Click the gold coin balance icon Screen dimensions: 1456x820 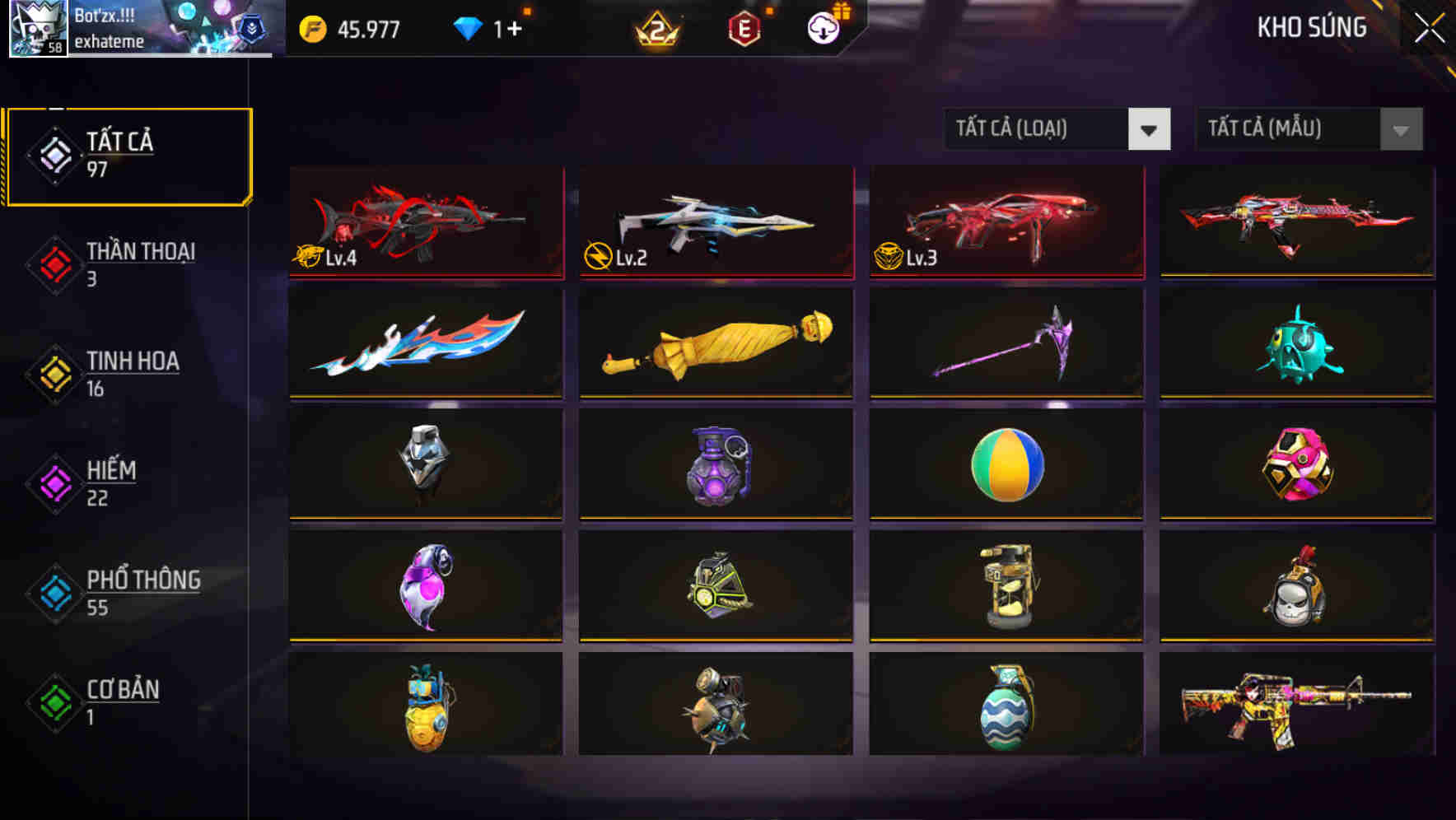point(310,29)
